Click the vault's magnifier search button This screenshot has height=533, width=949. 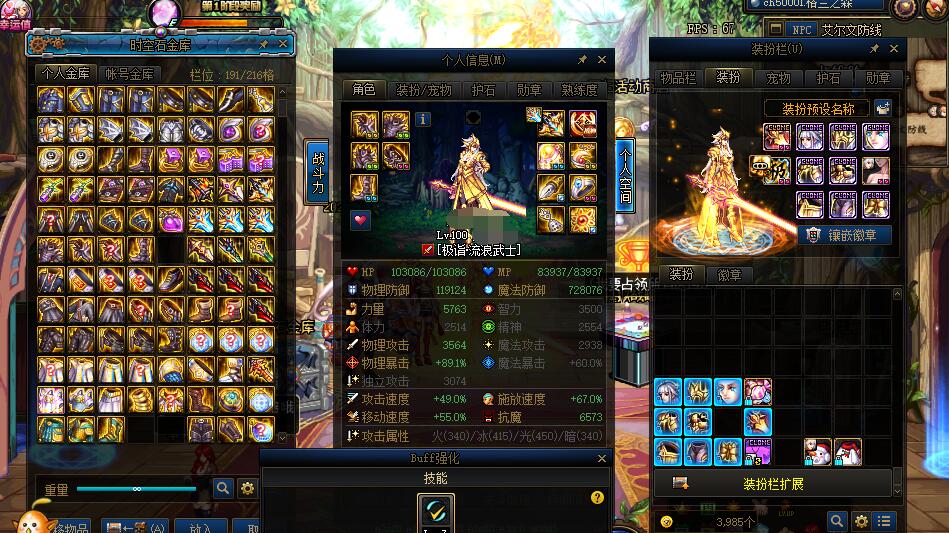tap(223, 489)
